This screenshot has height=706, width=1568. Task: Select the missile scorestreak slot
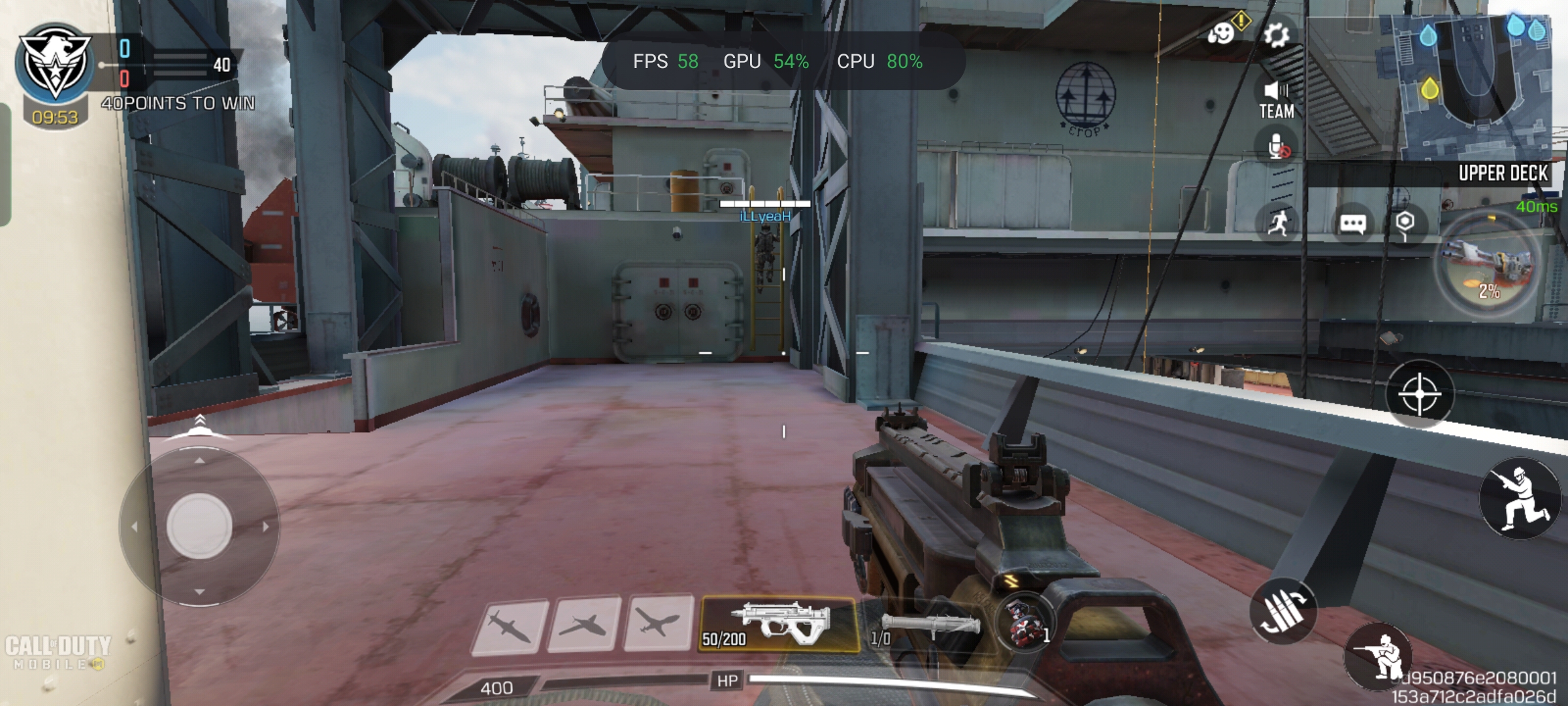pos(509,625)
